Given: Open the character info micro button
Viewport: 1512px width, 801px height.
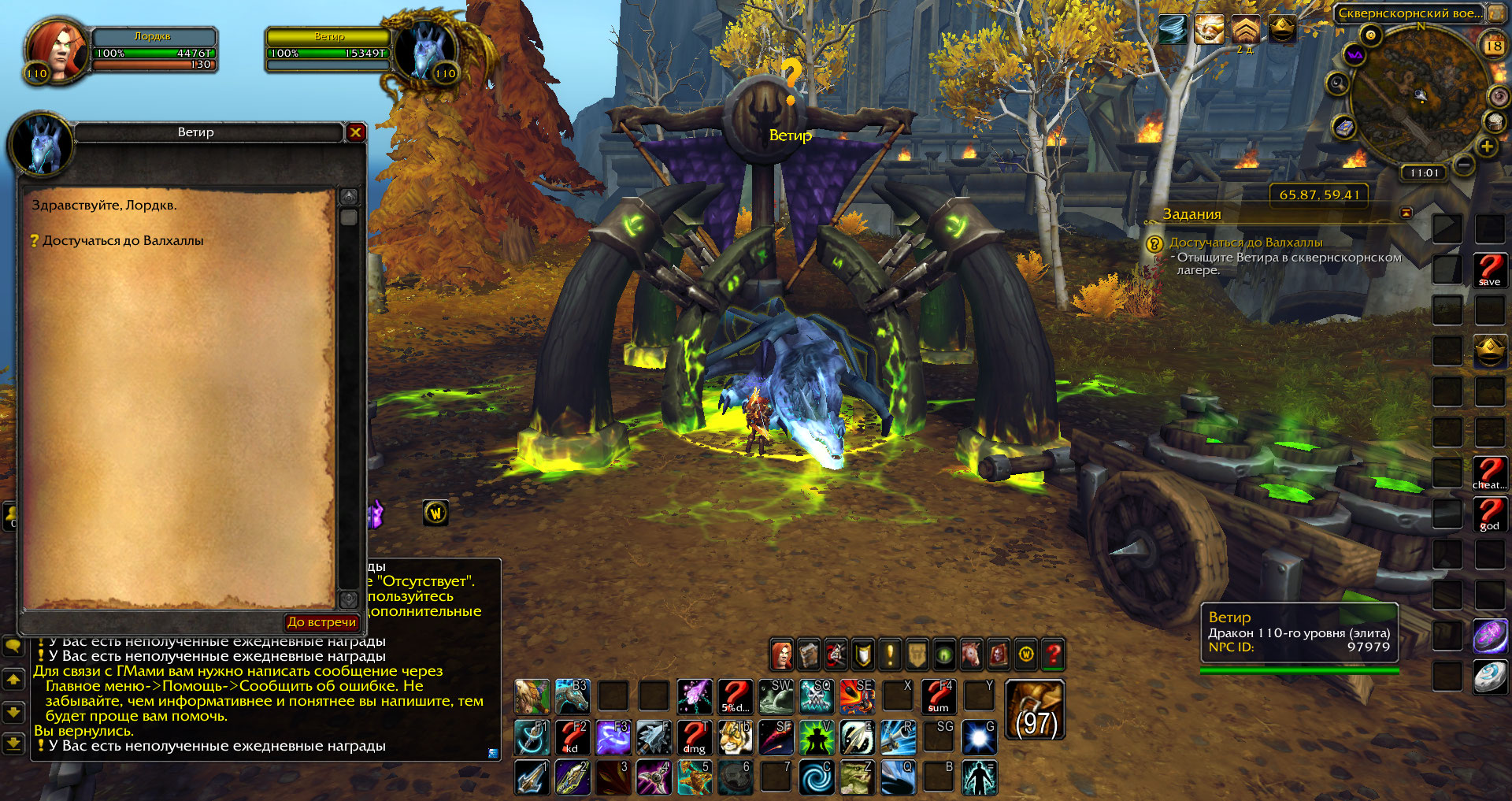Looking at the screenshot, I should coord(781,654).
